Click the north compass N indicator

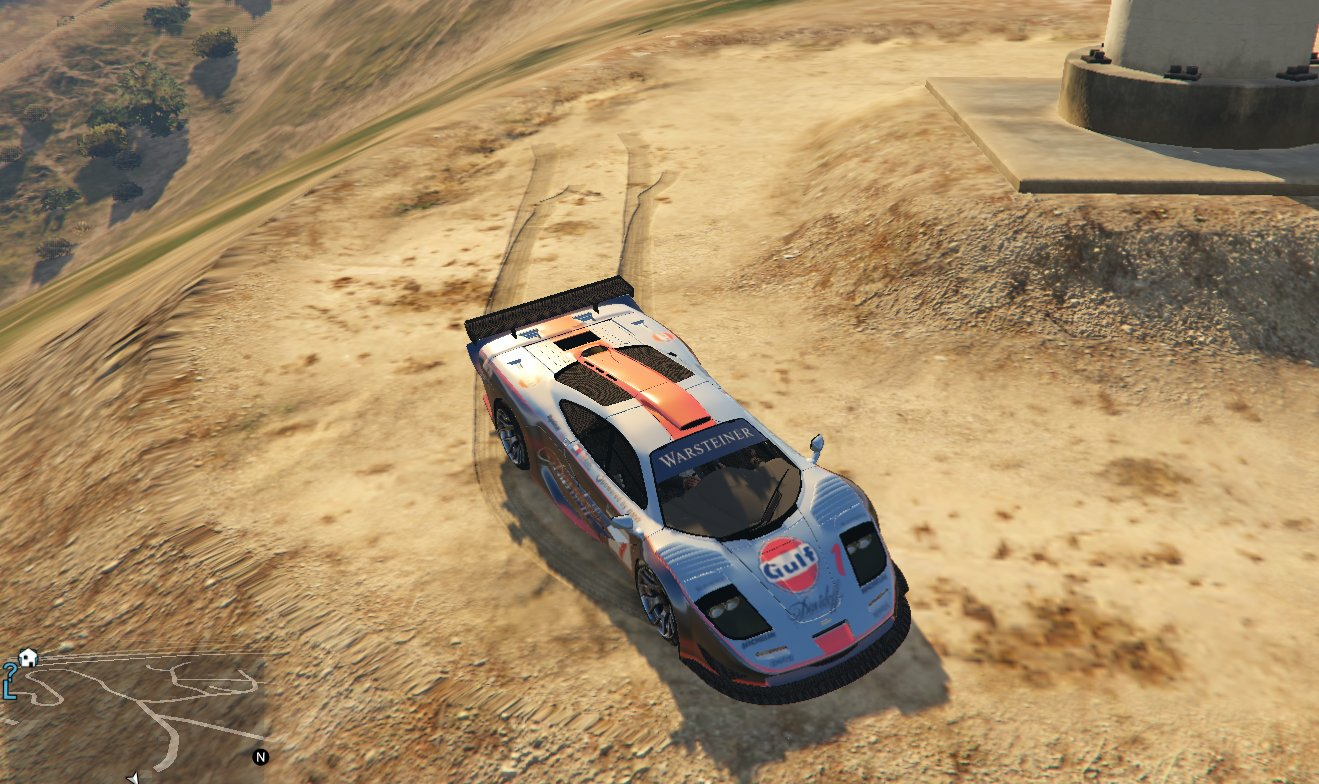261,757
